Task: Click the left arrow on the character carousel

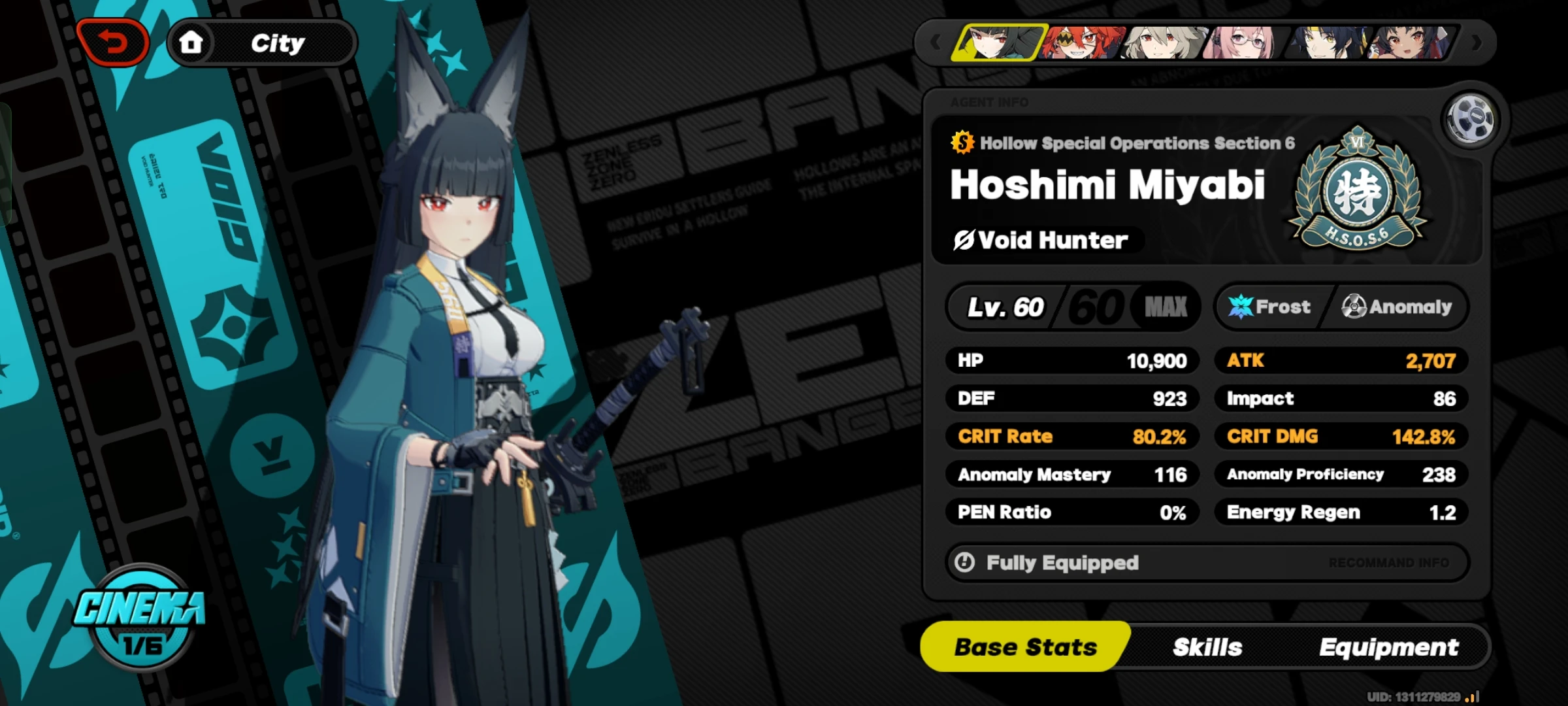Action: pyautogui.click(x=934, y=41)
